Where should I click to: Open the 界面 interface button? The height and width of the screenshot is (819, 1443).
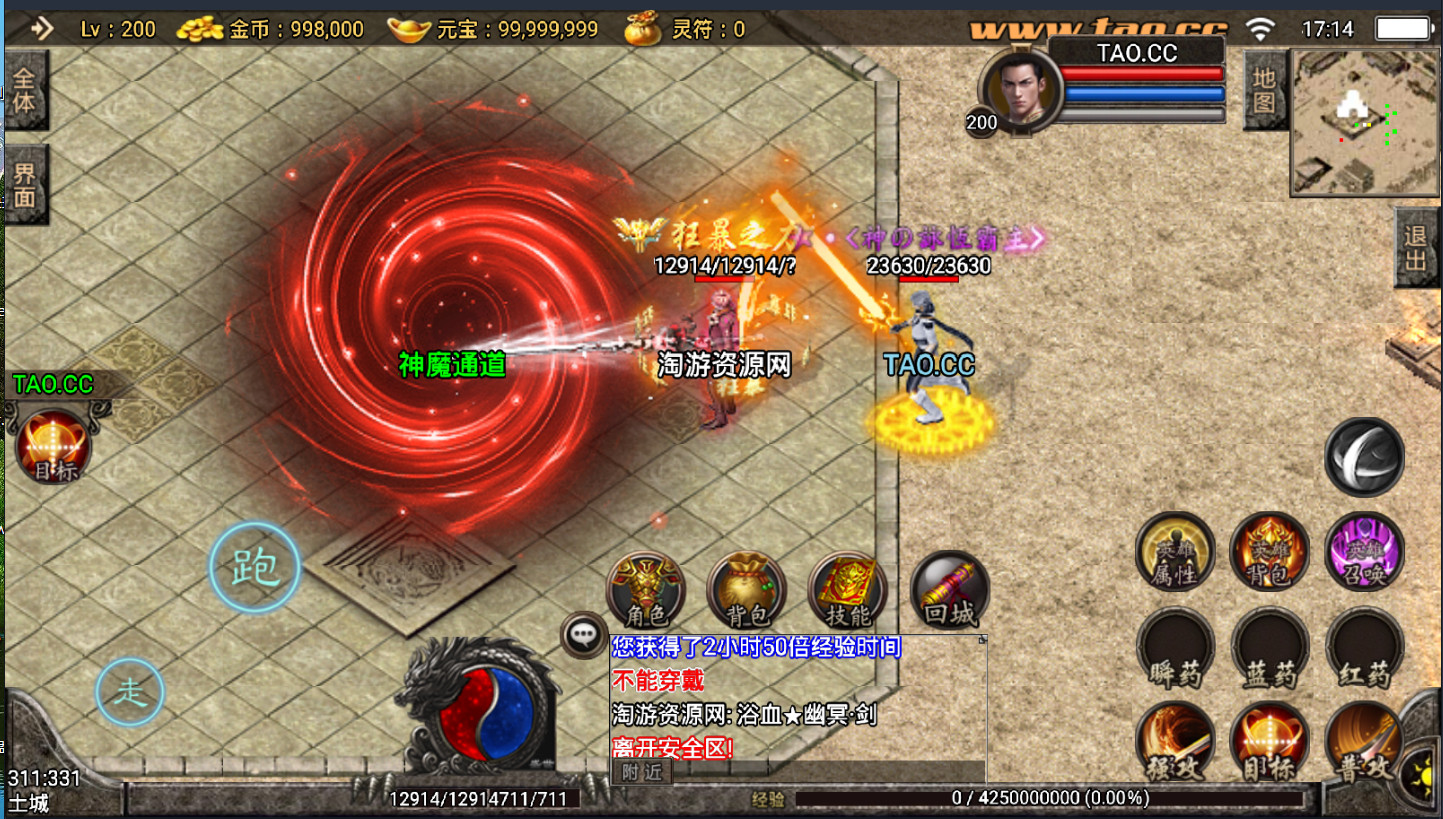(24, 185)
